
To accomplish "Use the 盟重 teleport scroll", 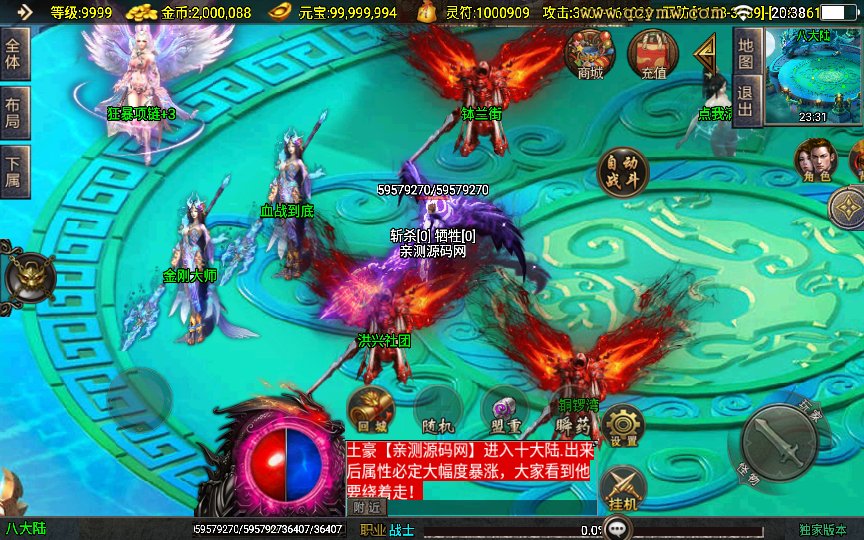I will click(x=504, y=410).
